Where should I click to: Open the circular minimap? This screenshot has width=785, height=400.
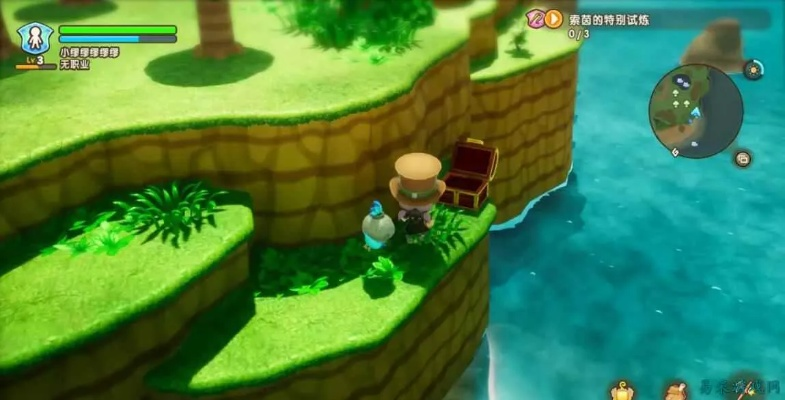pyautogui.click(x=695, y=111)
